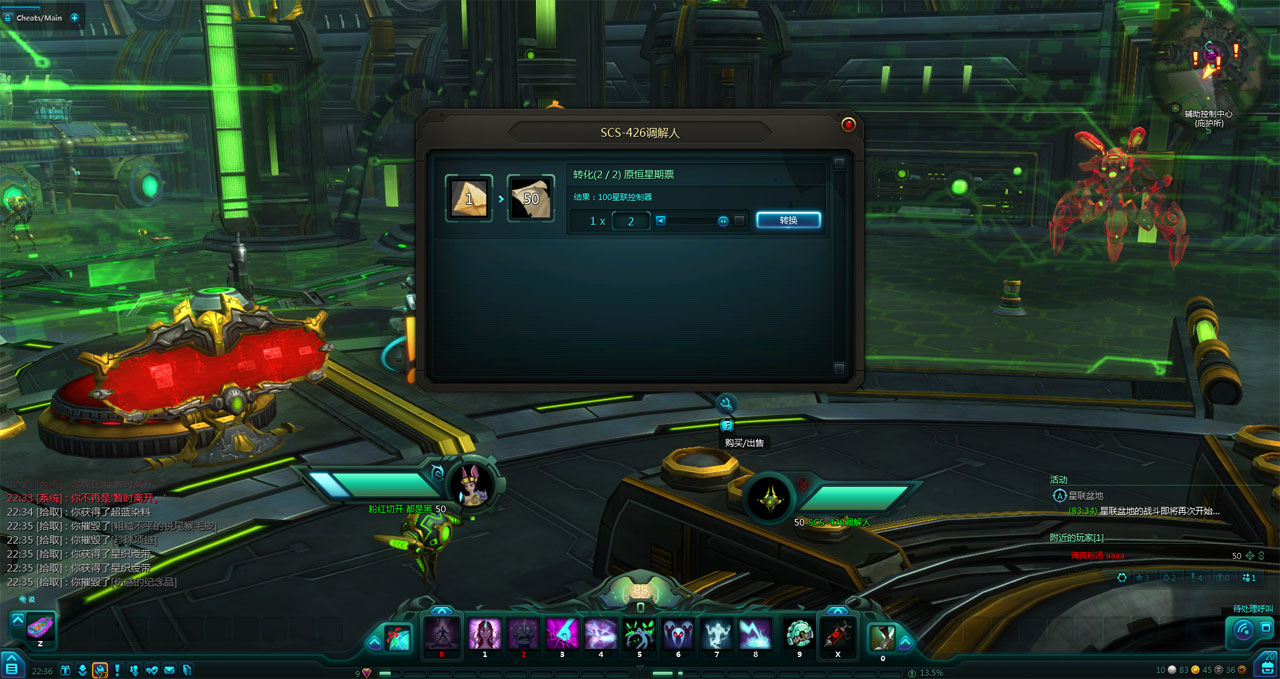Image resolution: width=1280 pixels, height=679 pixels.
Task: Activate the purple-haired woman ability on slot 1
Action: [x=484, y=634]
